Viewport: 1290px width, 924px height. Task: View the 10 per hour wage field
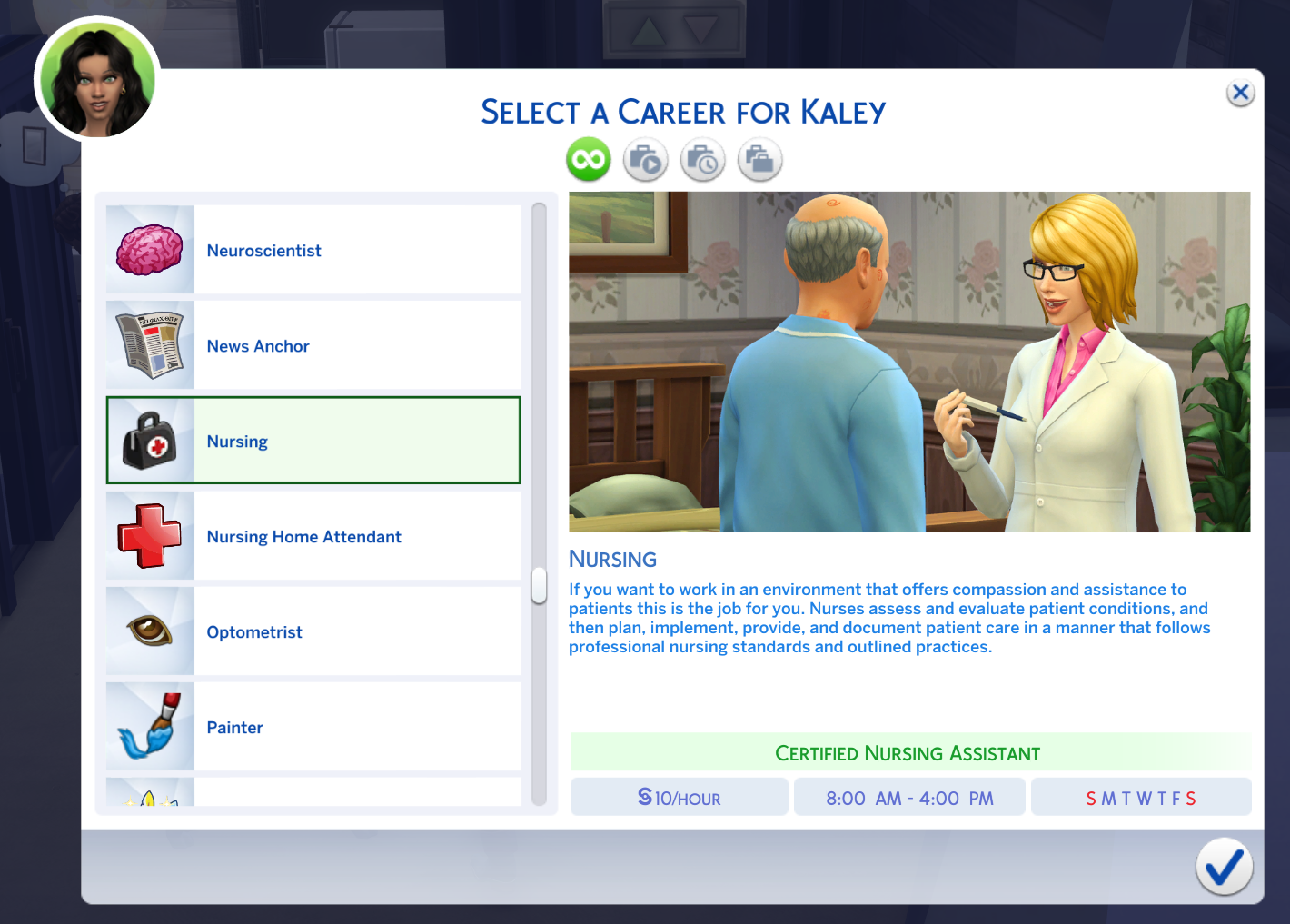pyautogui.click(x=679, y=797)
